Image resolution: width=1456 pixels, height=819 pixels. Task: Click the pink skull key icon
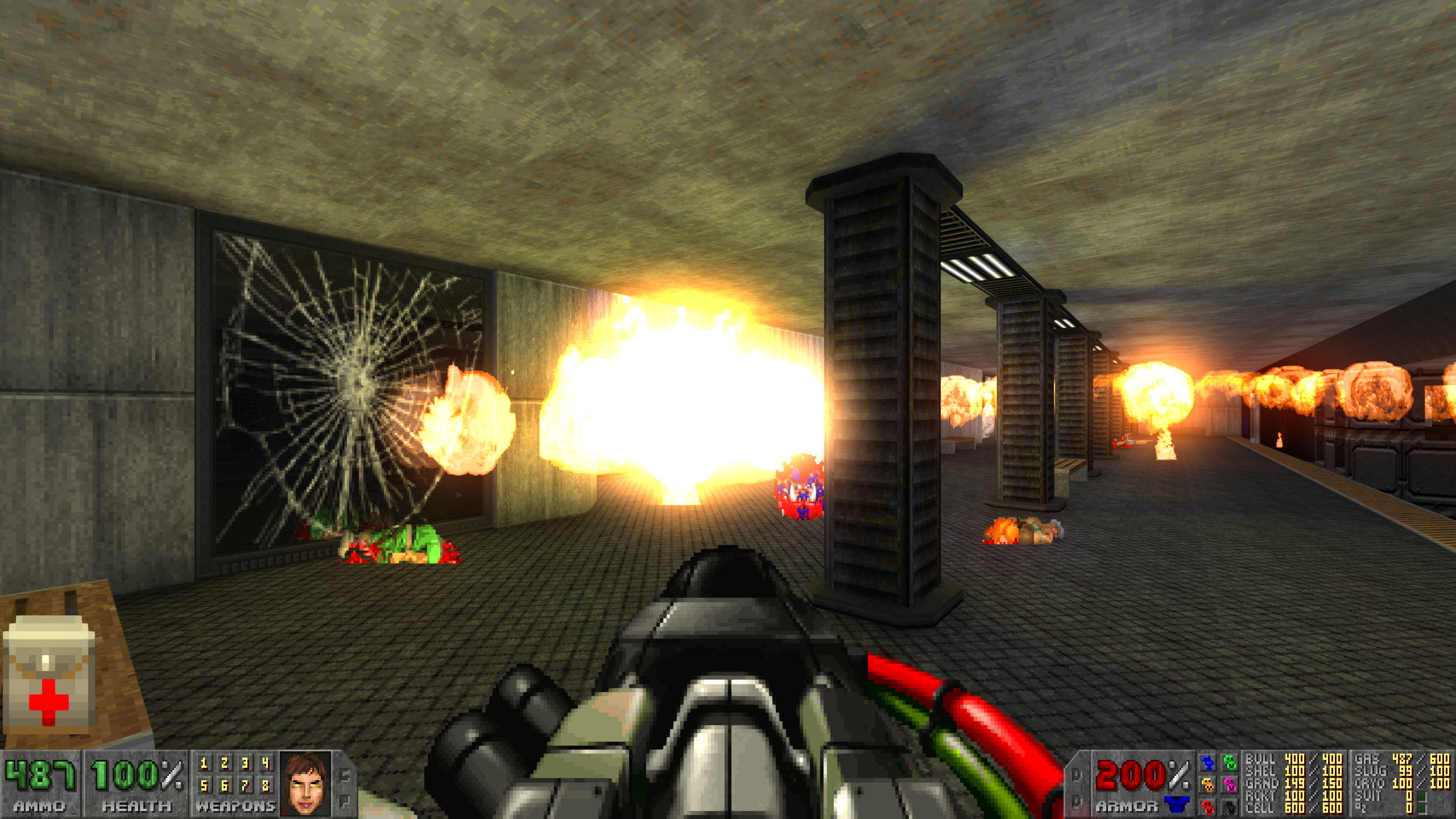[x=1229, y=785]
